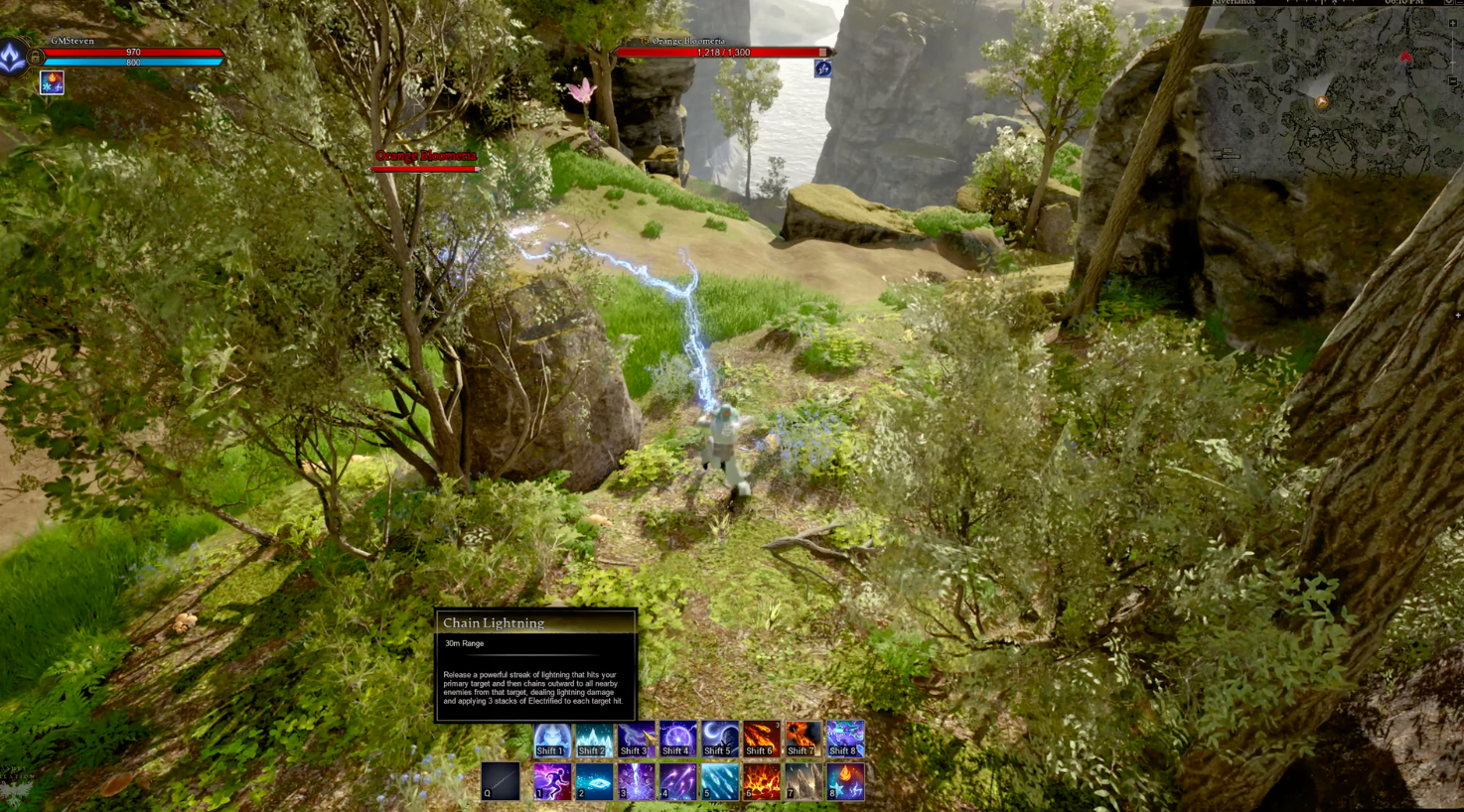Cast the ice guardian skill on Shift 1
This screenshot has width=1464, height=812.
click(x=551, y=739)
